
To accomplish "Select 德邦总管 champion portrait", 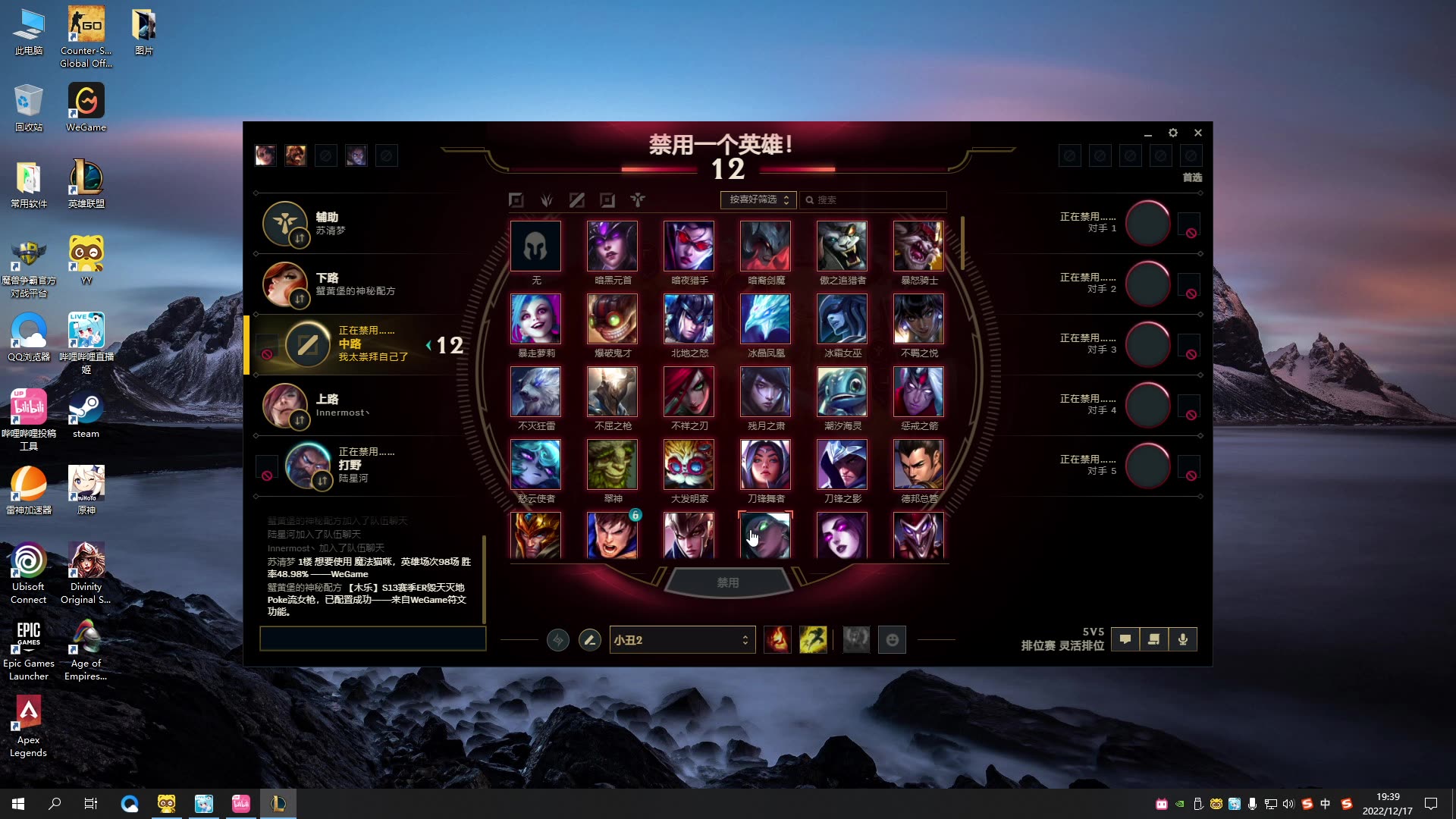I will (918, 465).
